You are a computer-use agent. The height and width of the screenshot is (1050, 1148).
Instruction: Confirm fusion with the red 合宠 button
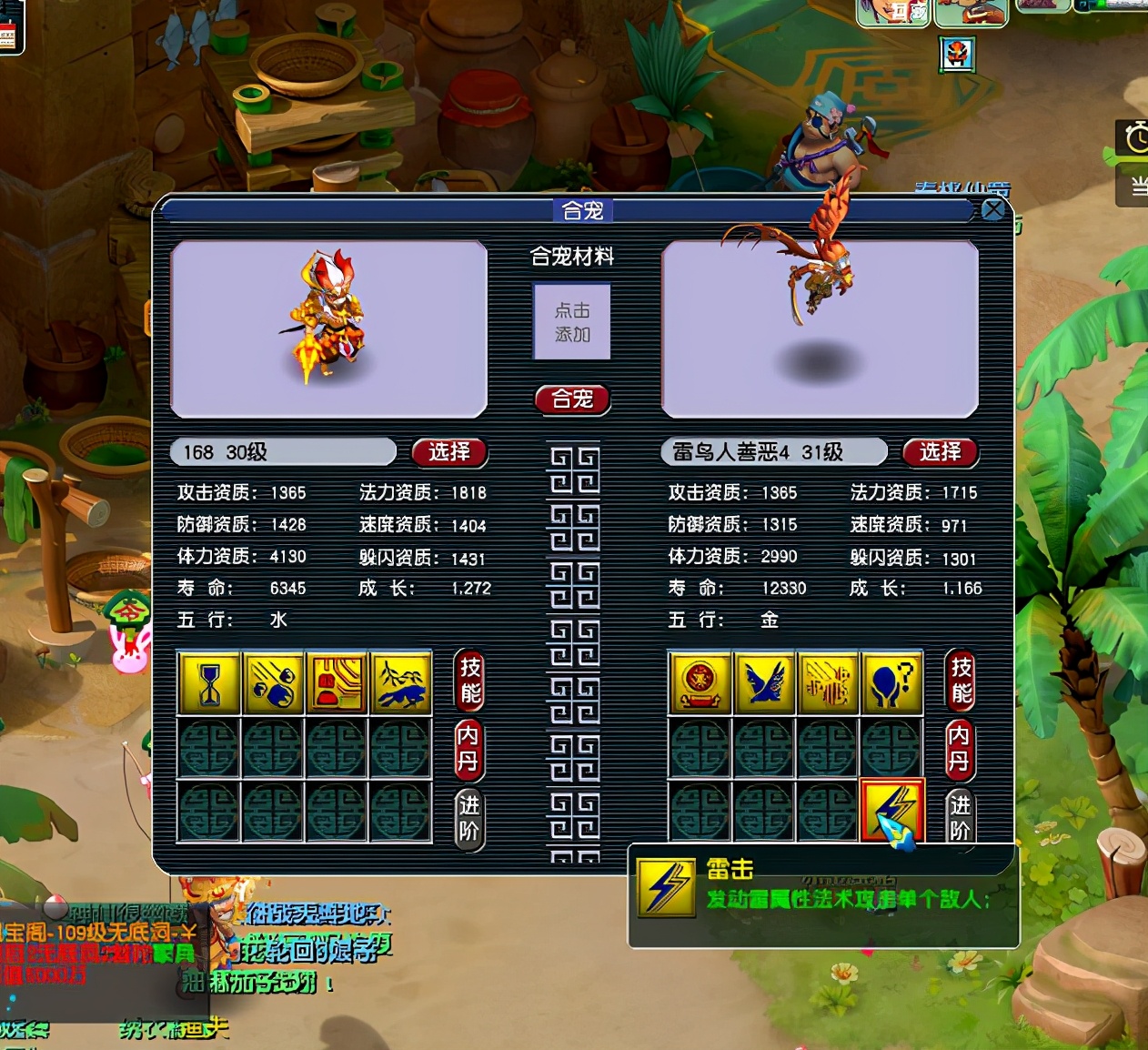tap(572, 399)
